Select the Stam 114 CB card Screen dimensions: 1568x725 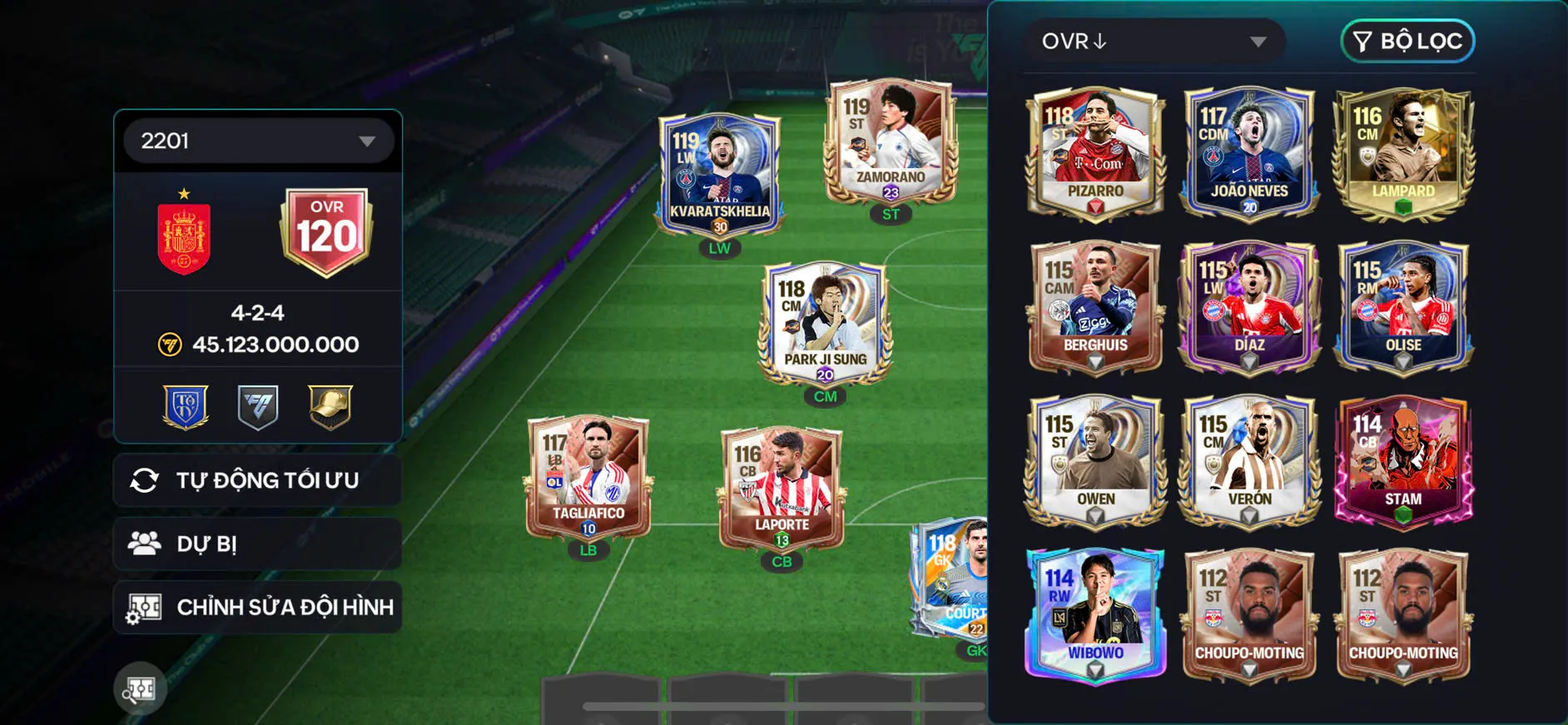1403,462
